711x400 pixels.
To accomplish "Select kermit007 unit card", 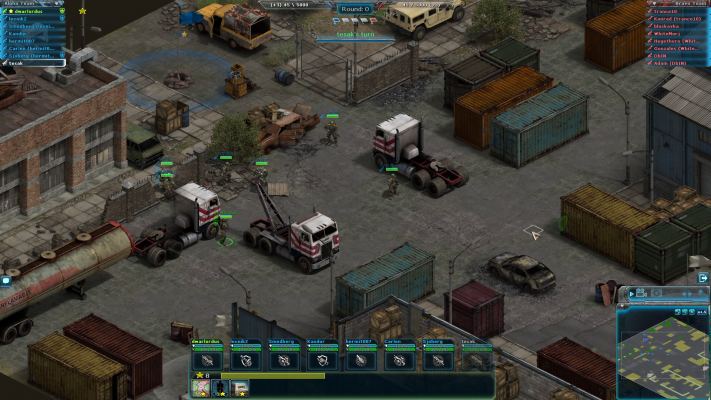I will click(359, 359).
